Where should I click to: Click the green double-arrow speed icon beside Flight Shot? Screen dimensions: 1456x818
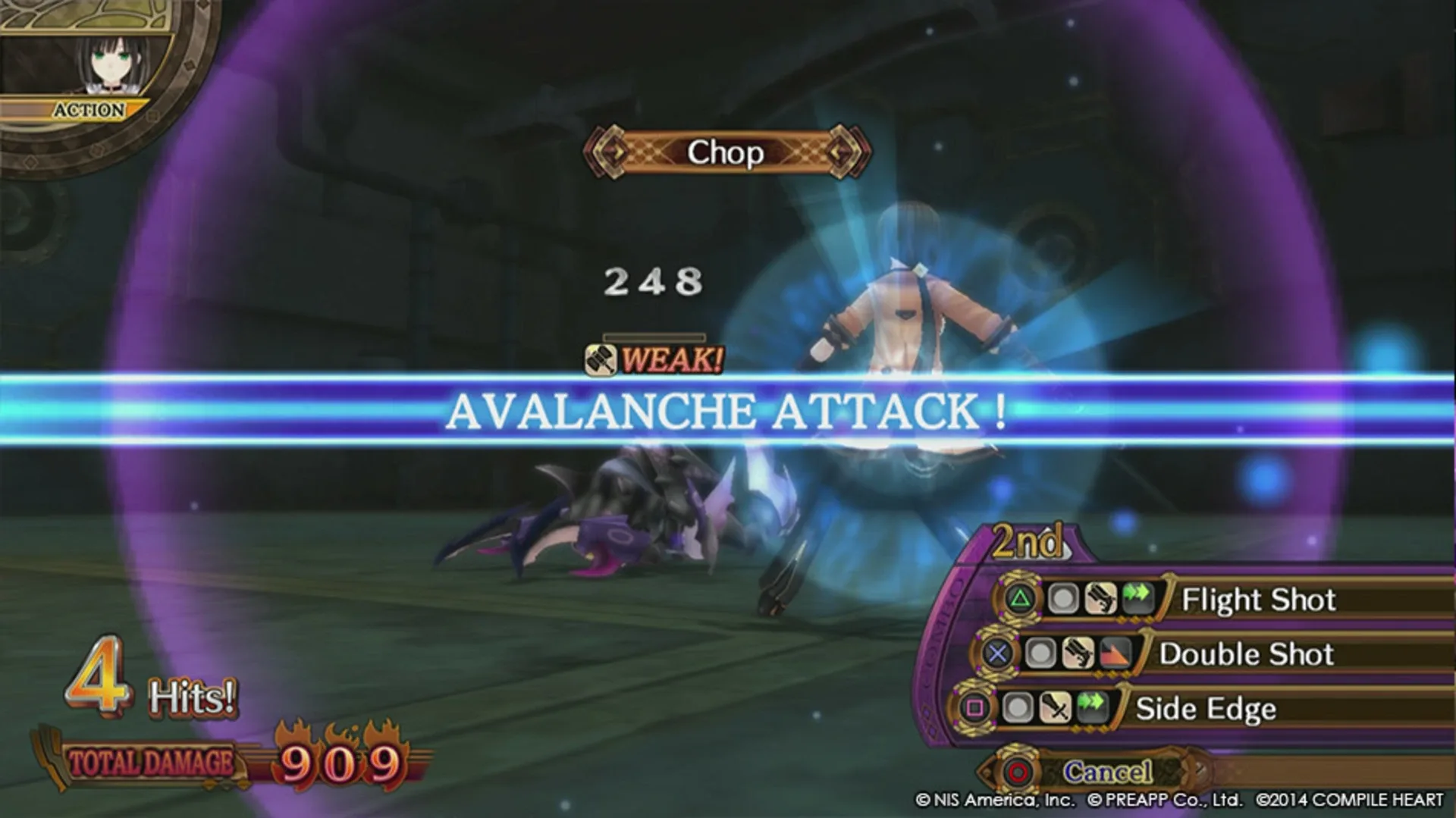click(1136, 597)
